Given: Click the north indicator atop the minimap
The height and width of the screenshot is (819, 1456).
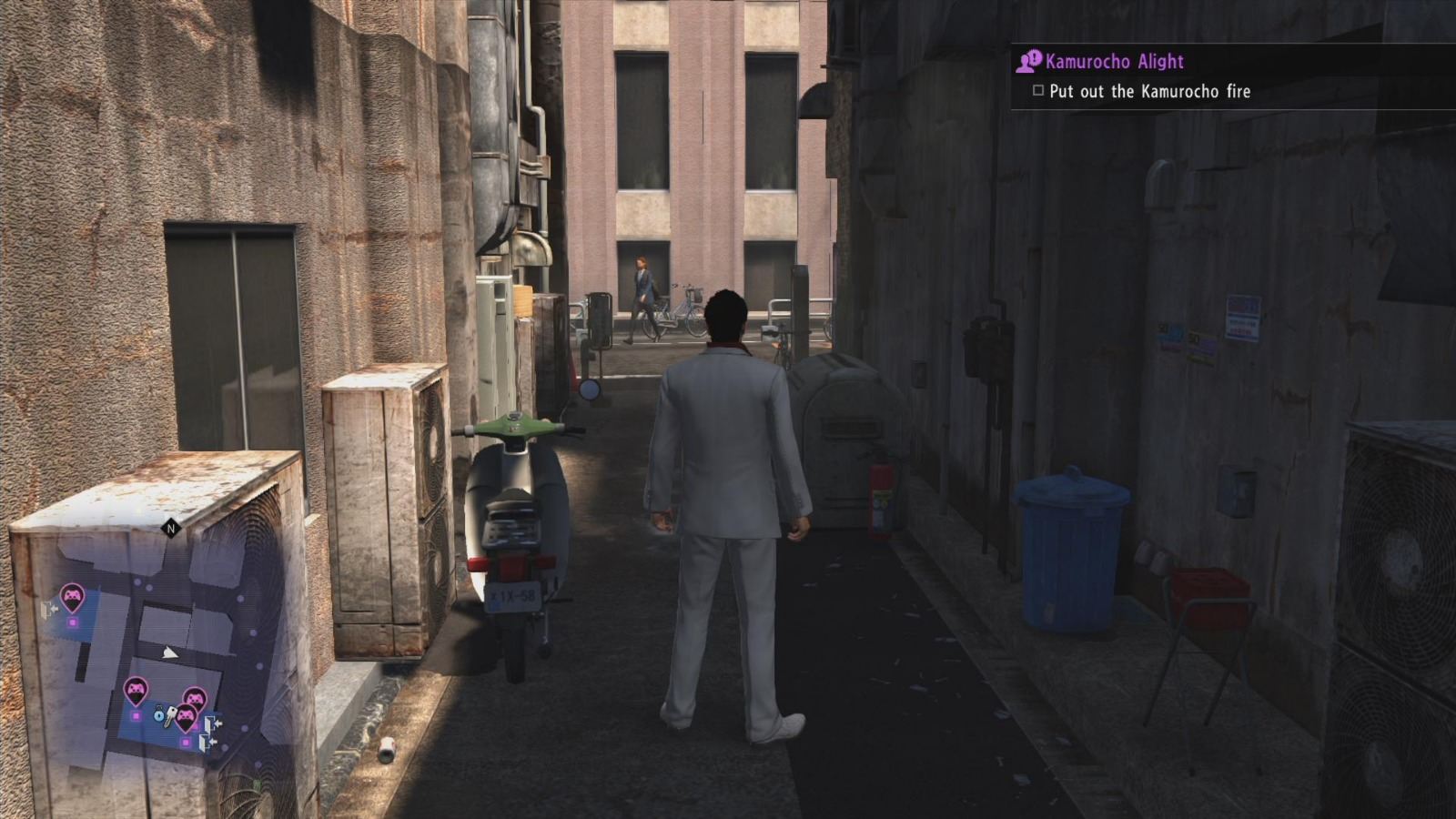Looking at the screenshot, I should click(x=171, y=528).
